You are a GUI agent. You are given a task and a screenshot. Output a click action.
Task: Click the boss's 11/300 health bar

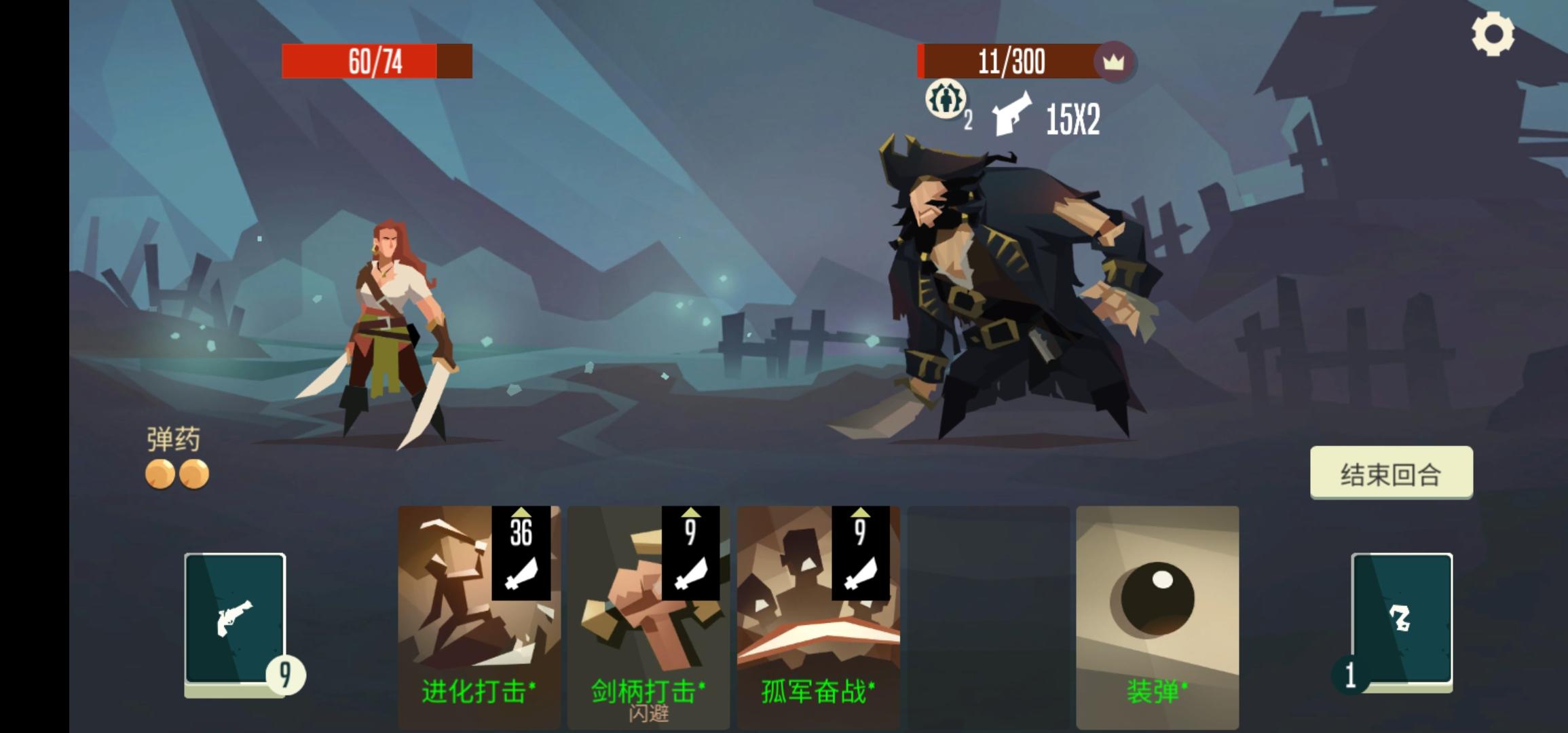point(1010,62)
